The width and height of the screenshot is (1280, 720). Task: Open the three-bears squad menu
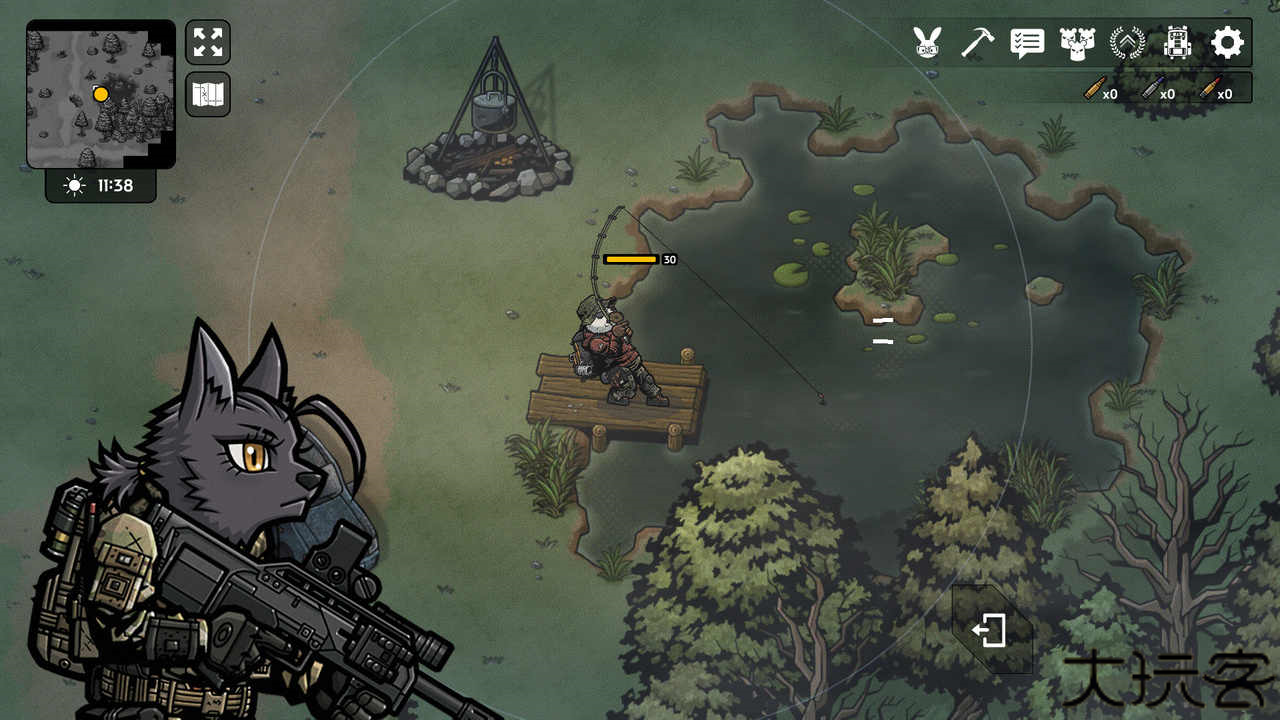click(x=1077, y=42)
